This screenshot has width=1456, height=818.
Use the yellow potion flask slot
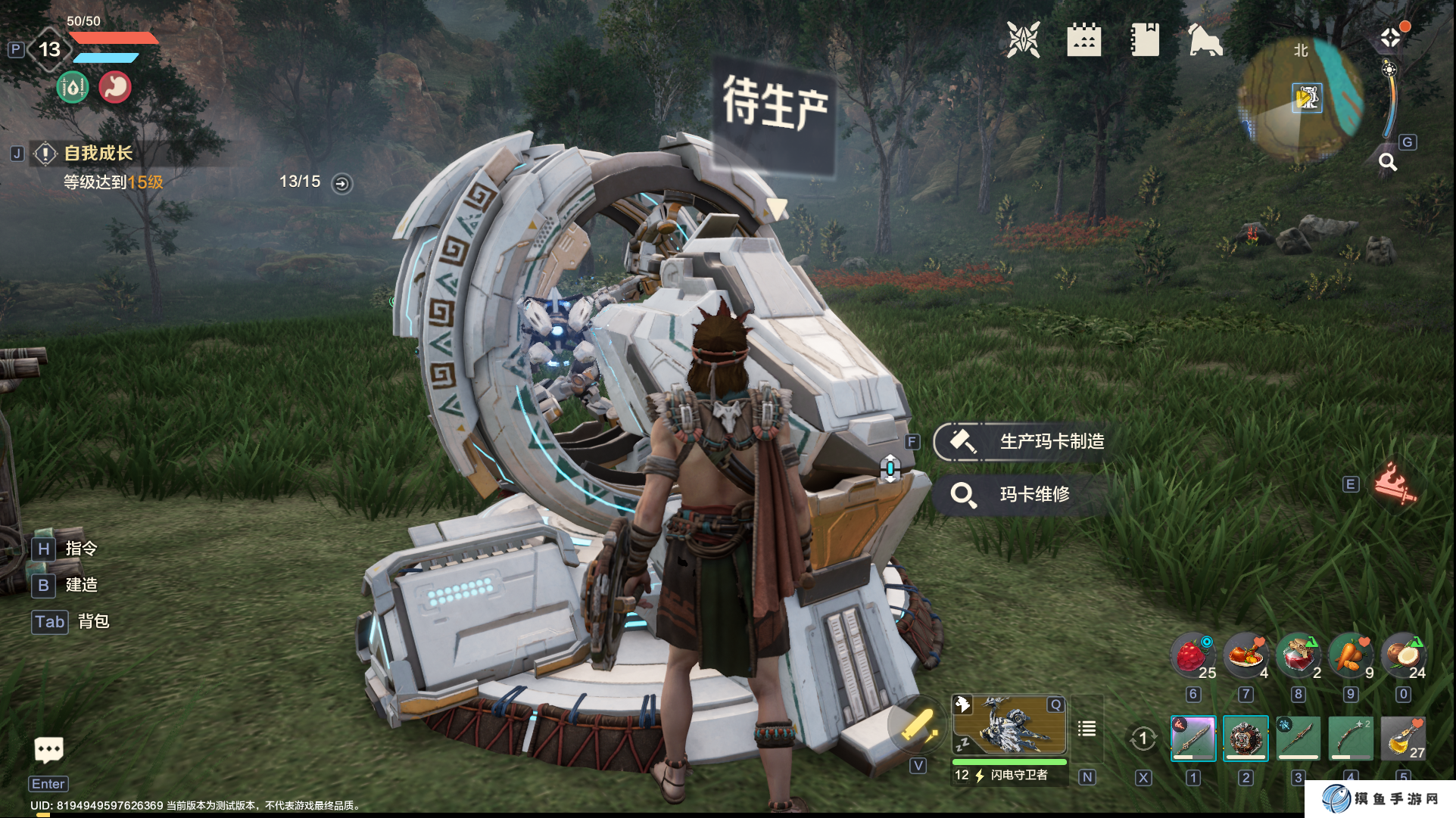click(1403, 738)
